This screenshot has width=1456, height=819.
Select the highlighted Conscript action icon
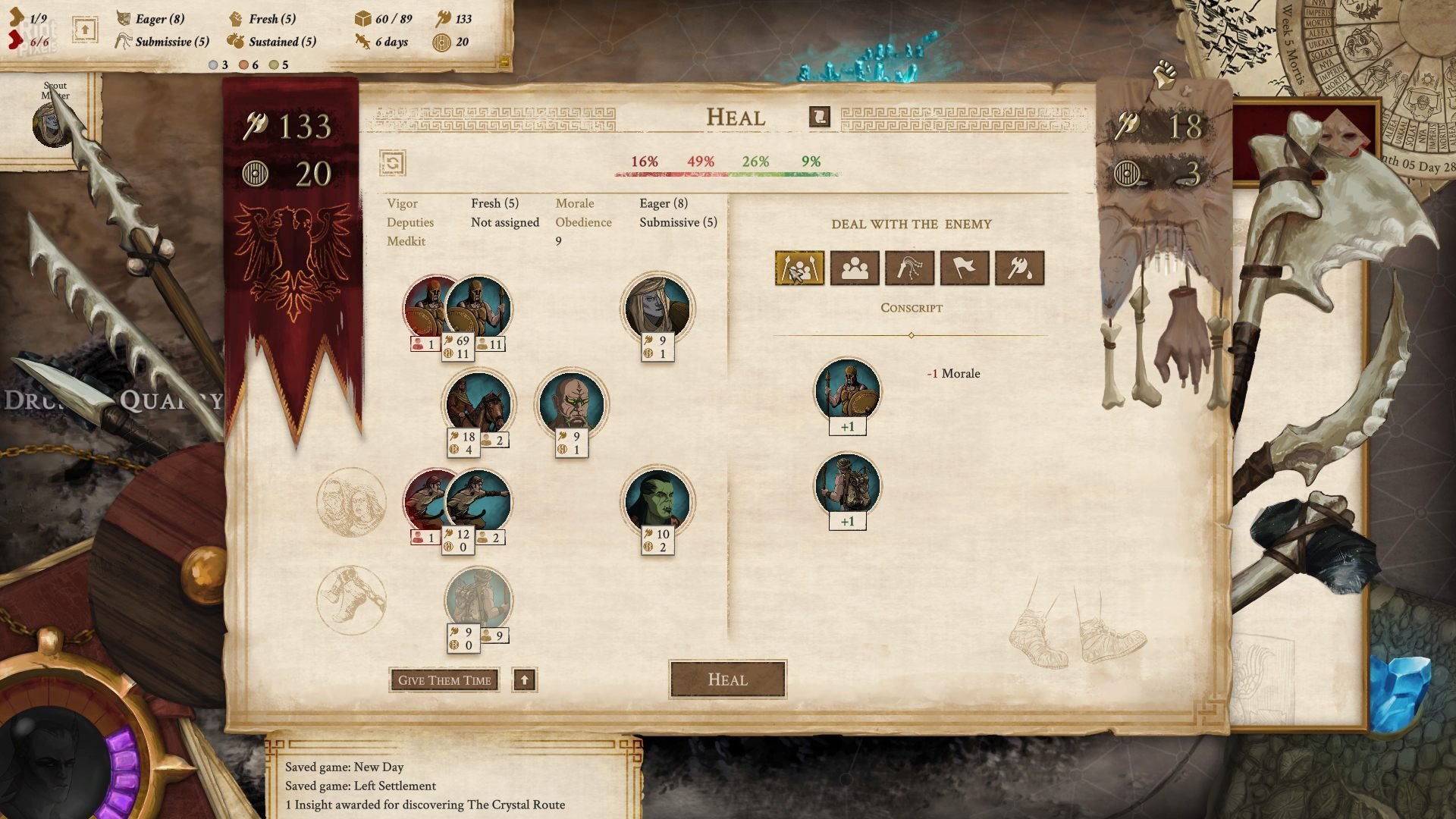point(799,268)
